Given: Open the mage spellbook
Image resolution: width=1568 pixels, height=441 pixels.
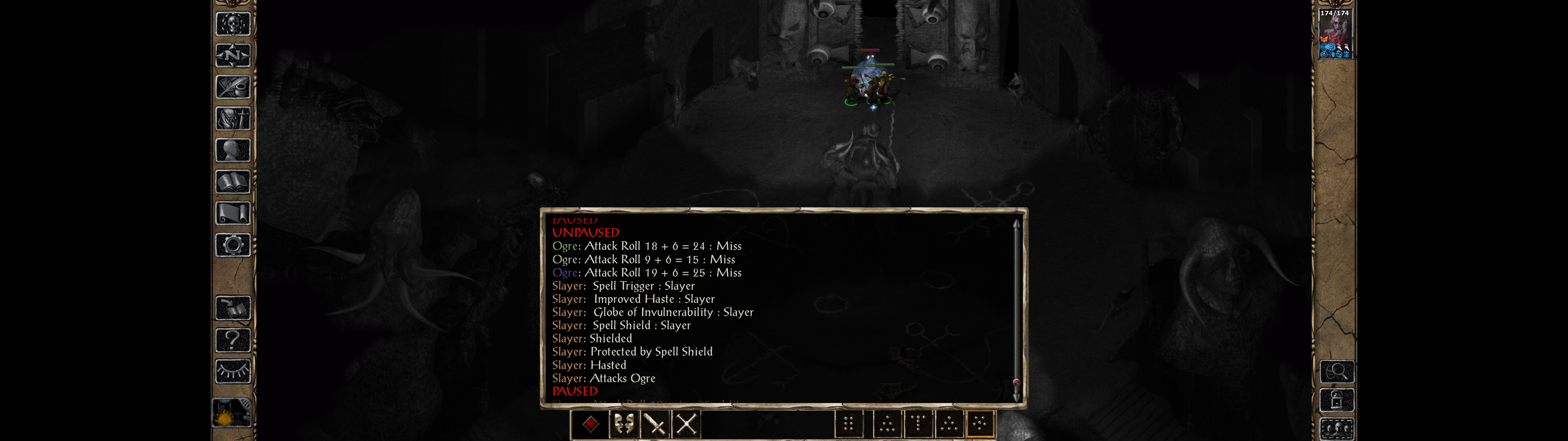Looking at the screenshot, I should coord(233,182).
